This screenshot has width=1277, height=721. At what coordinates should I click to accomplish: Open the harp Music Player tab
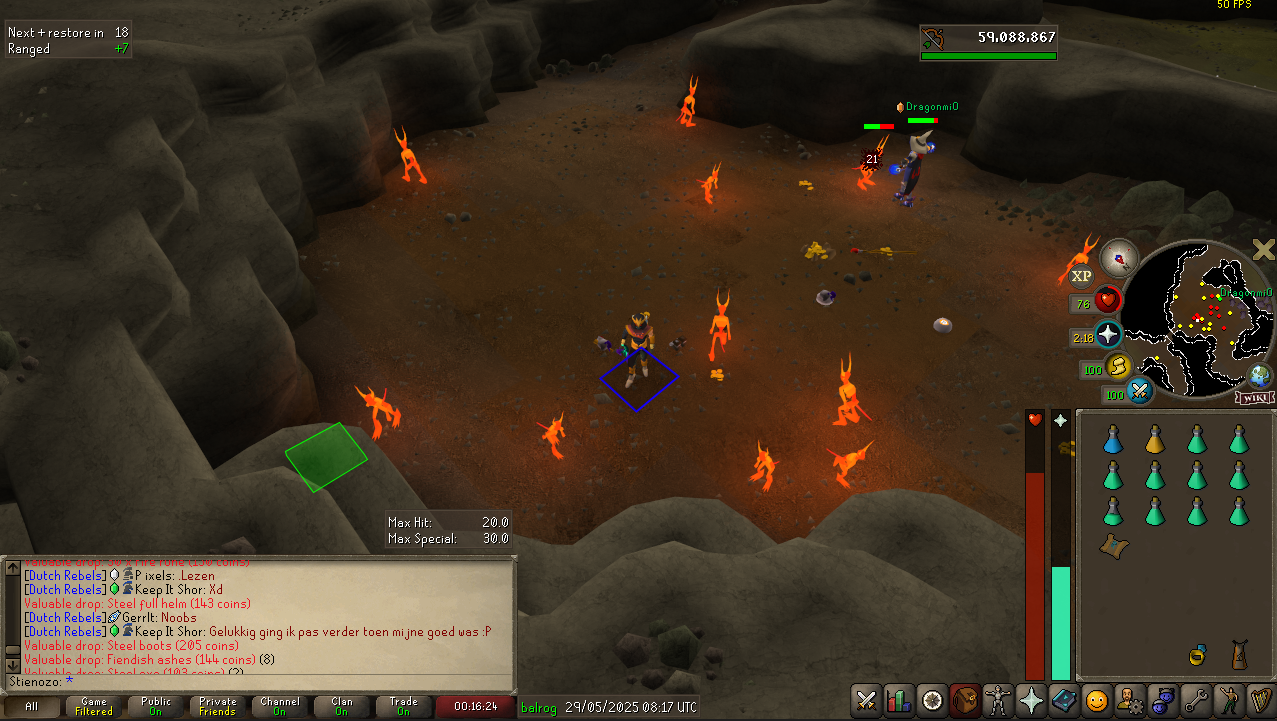[x=1259, y=699]
